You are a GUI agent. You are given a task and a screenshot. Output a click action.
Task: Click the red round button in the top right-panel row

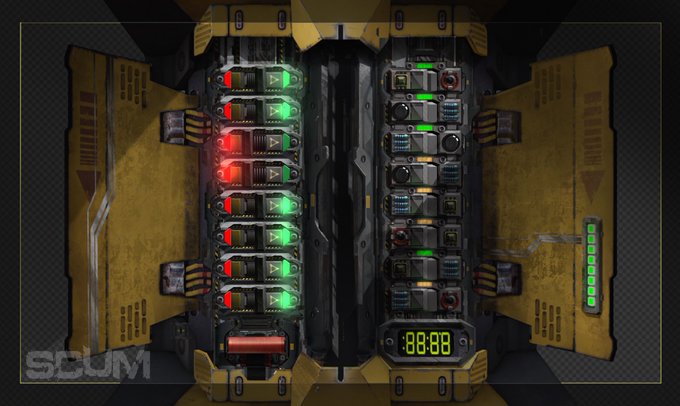click(451, 80)
